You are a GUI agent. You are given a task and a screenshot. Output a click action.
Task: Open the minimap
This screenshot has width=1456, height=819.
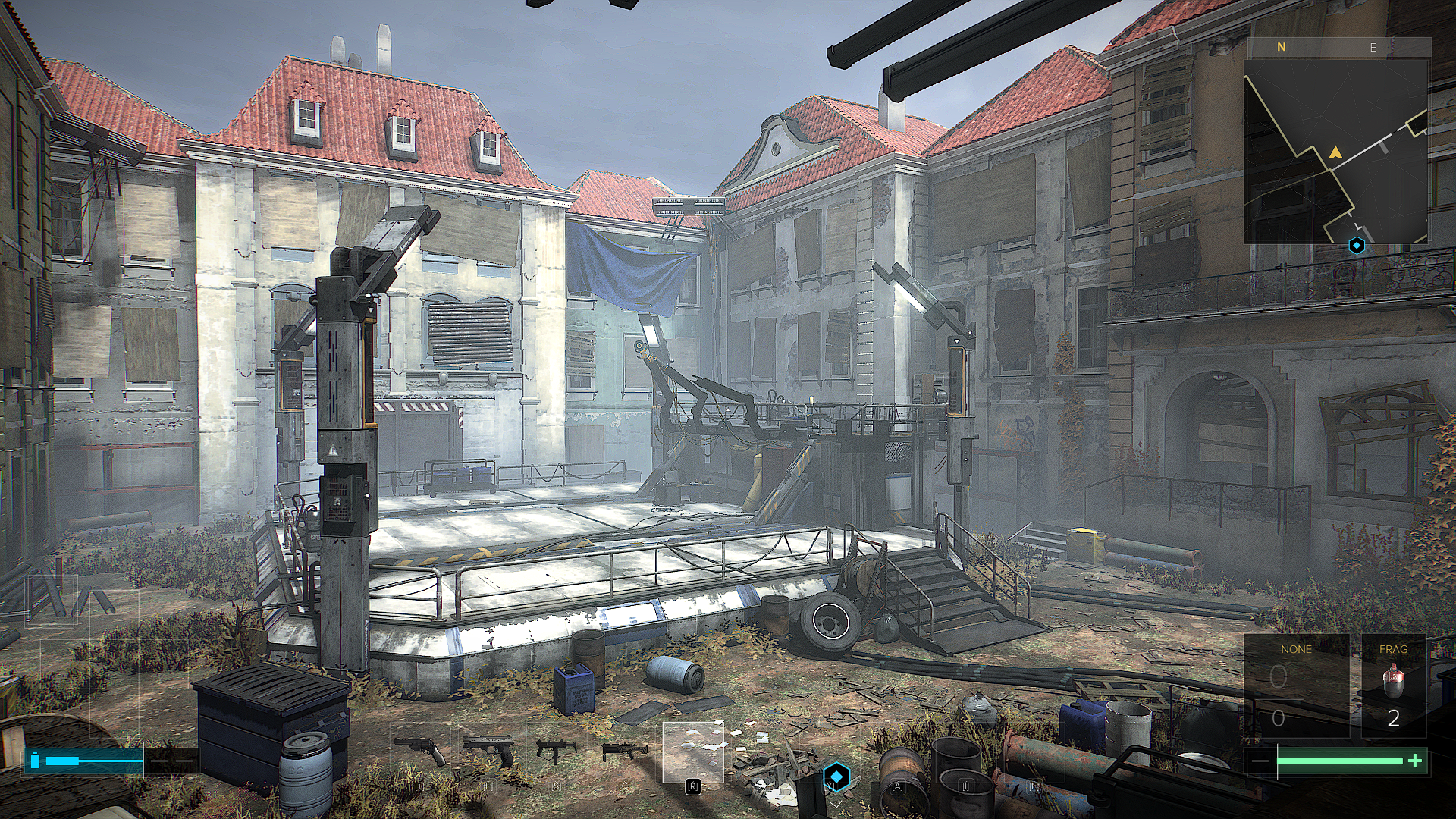(x=1336, y=150)
